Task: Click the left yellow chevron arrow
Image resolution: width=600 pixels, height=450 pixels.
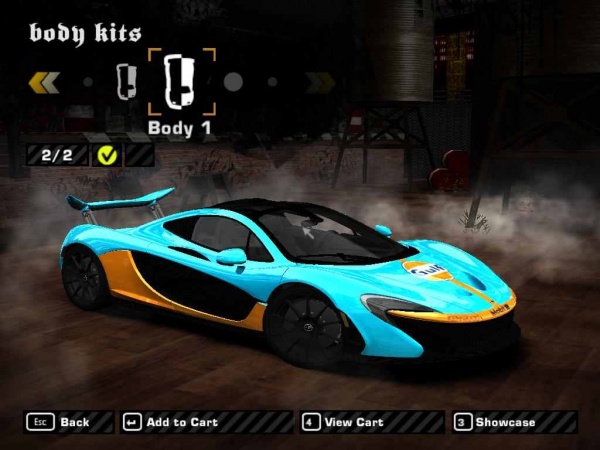Action: point(45,81)
